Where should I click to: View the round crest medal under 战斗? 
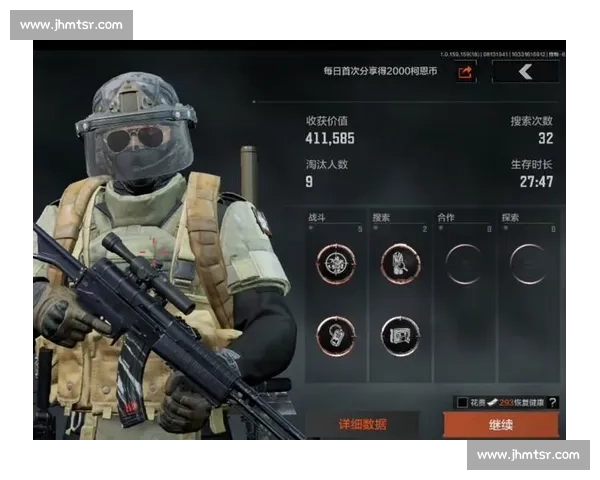point(336,264)
